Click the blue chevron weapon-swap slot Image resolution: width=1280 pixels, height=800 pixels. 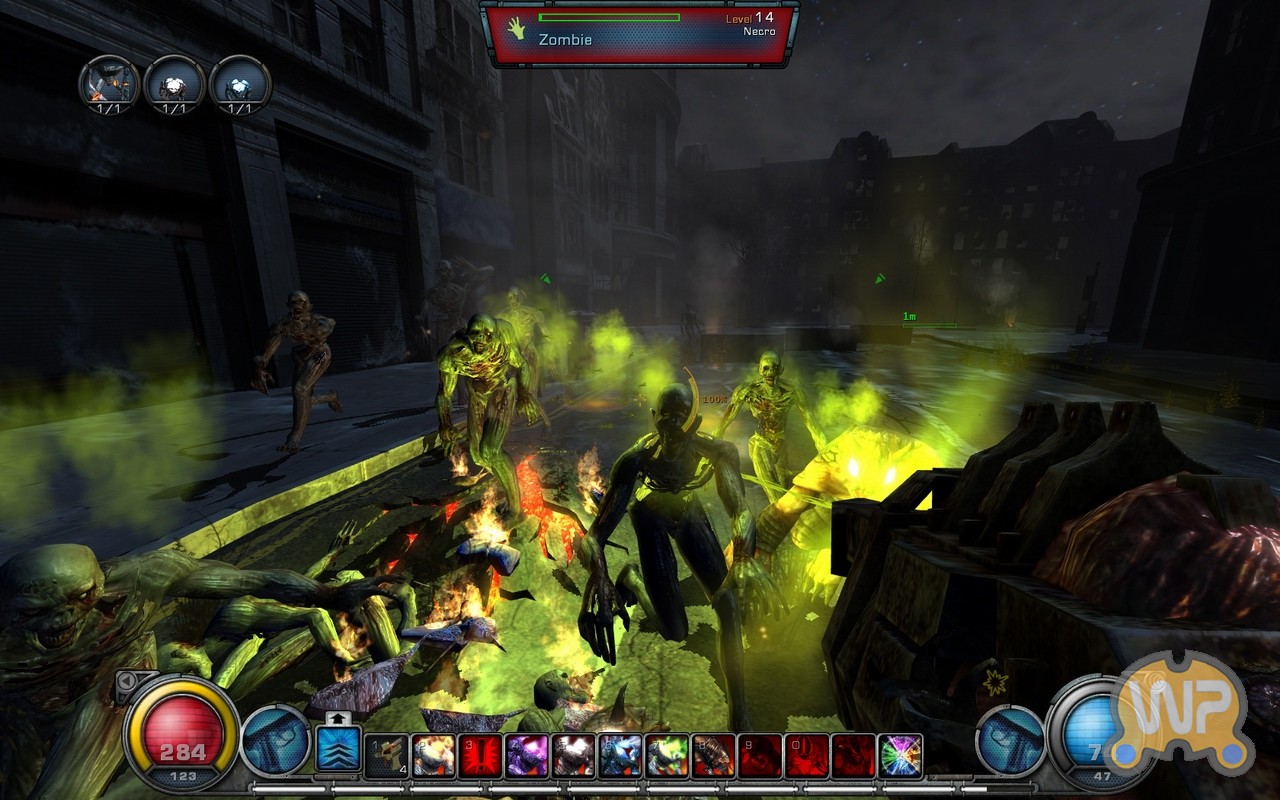[339, 749]
